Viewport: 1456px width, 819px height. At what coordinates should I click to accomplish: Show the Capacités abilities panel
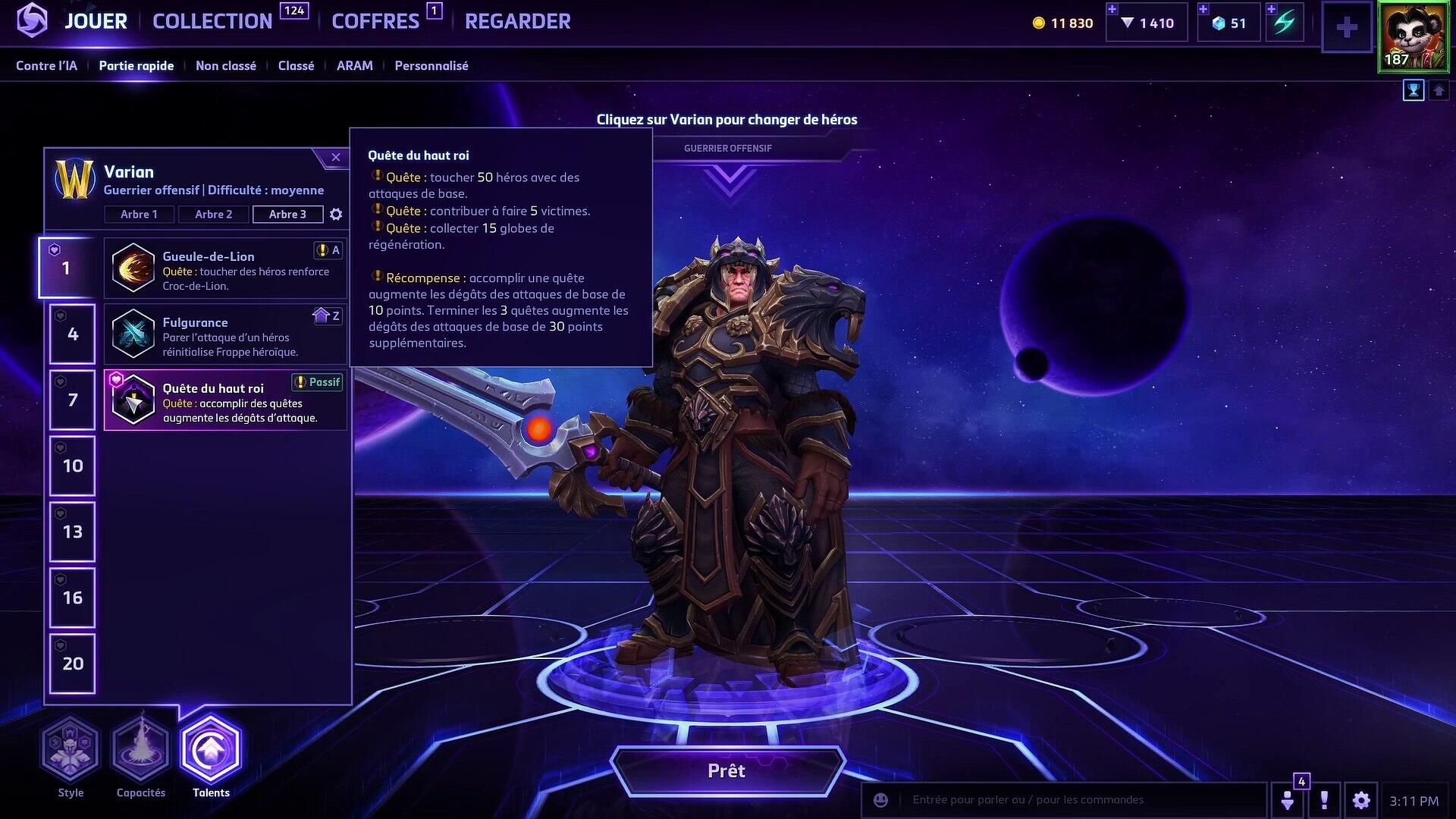141,751
